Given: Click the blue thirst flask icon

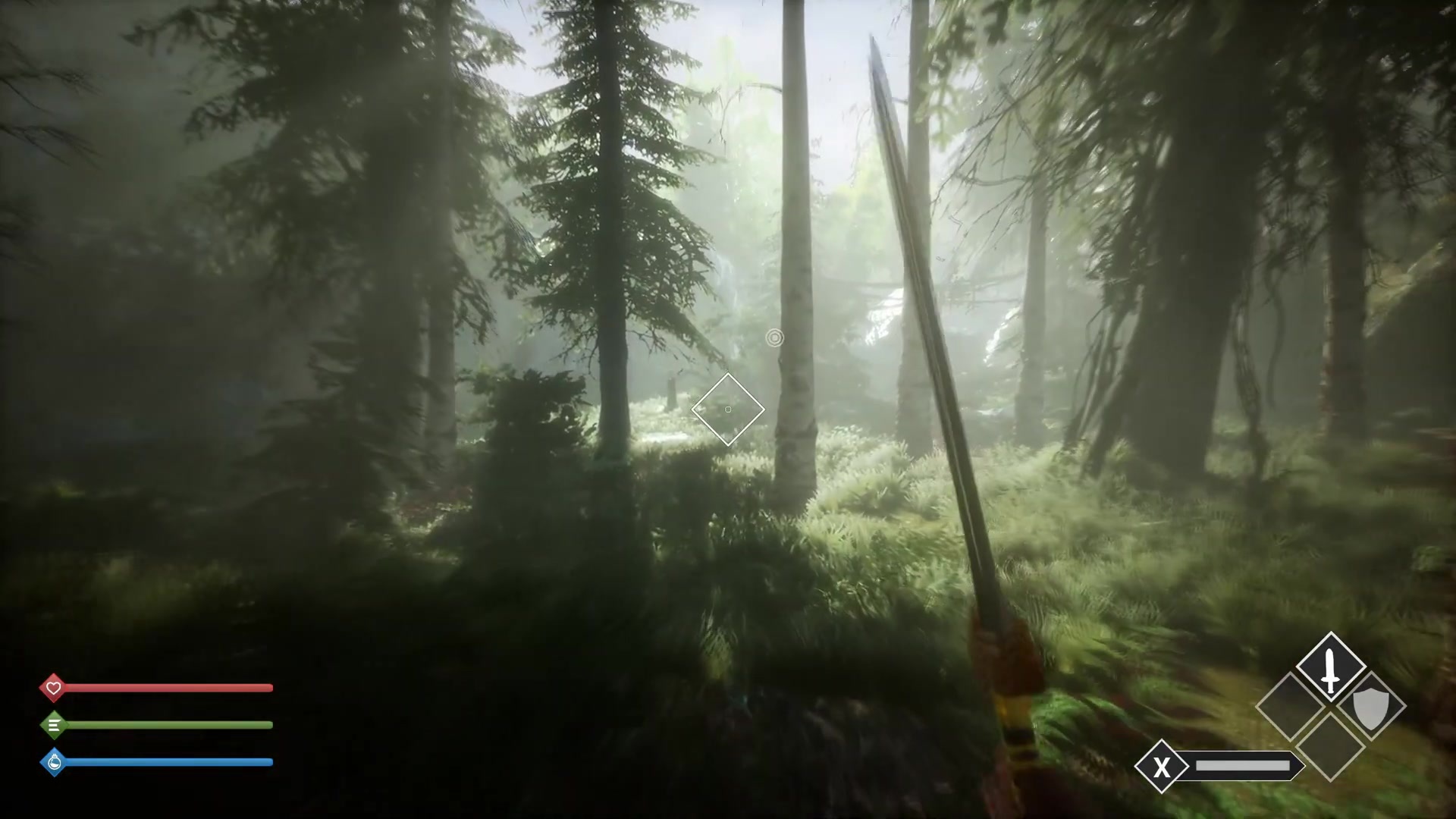Looking at the screenshot, I should click(54, 762).
